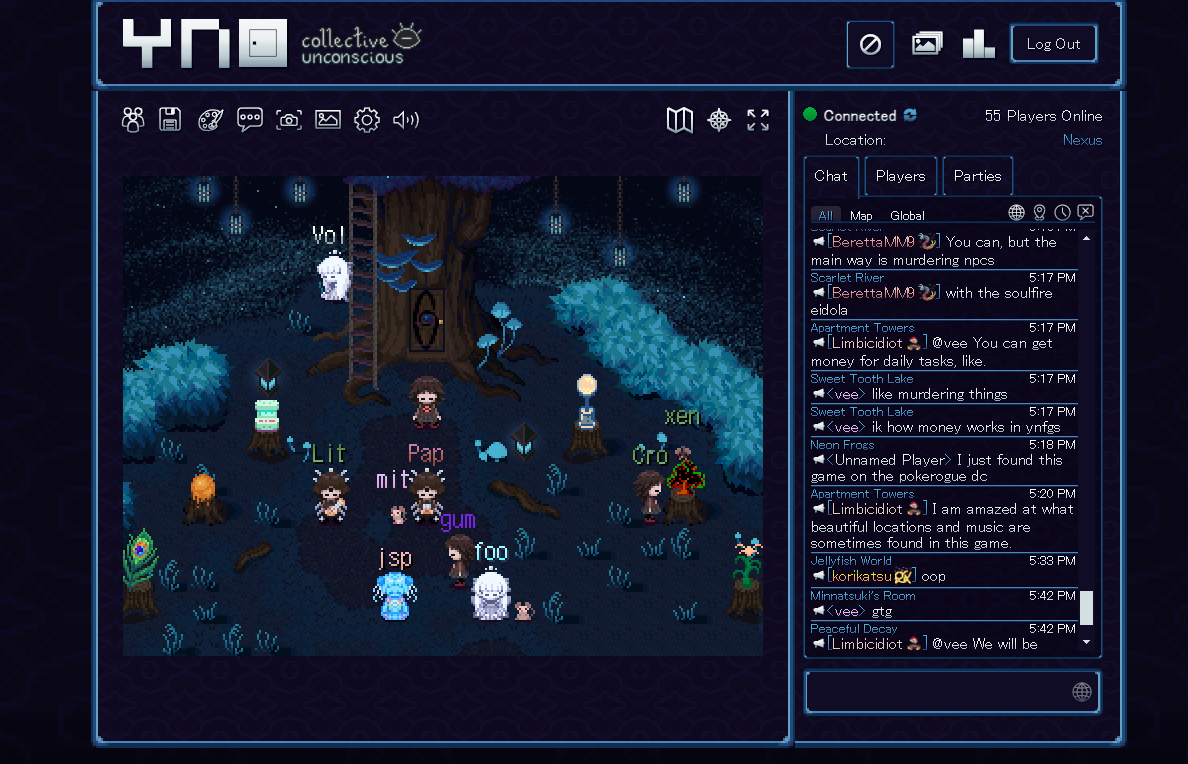Select the Map chat filter

(x=861, y=215)
